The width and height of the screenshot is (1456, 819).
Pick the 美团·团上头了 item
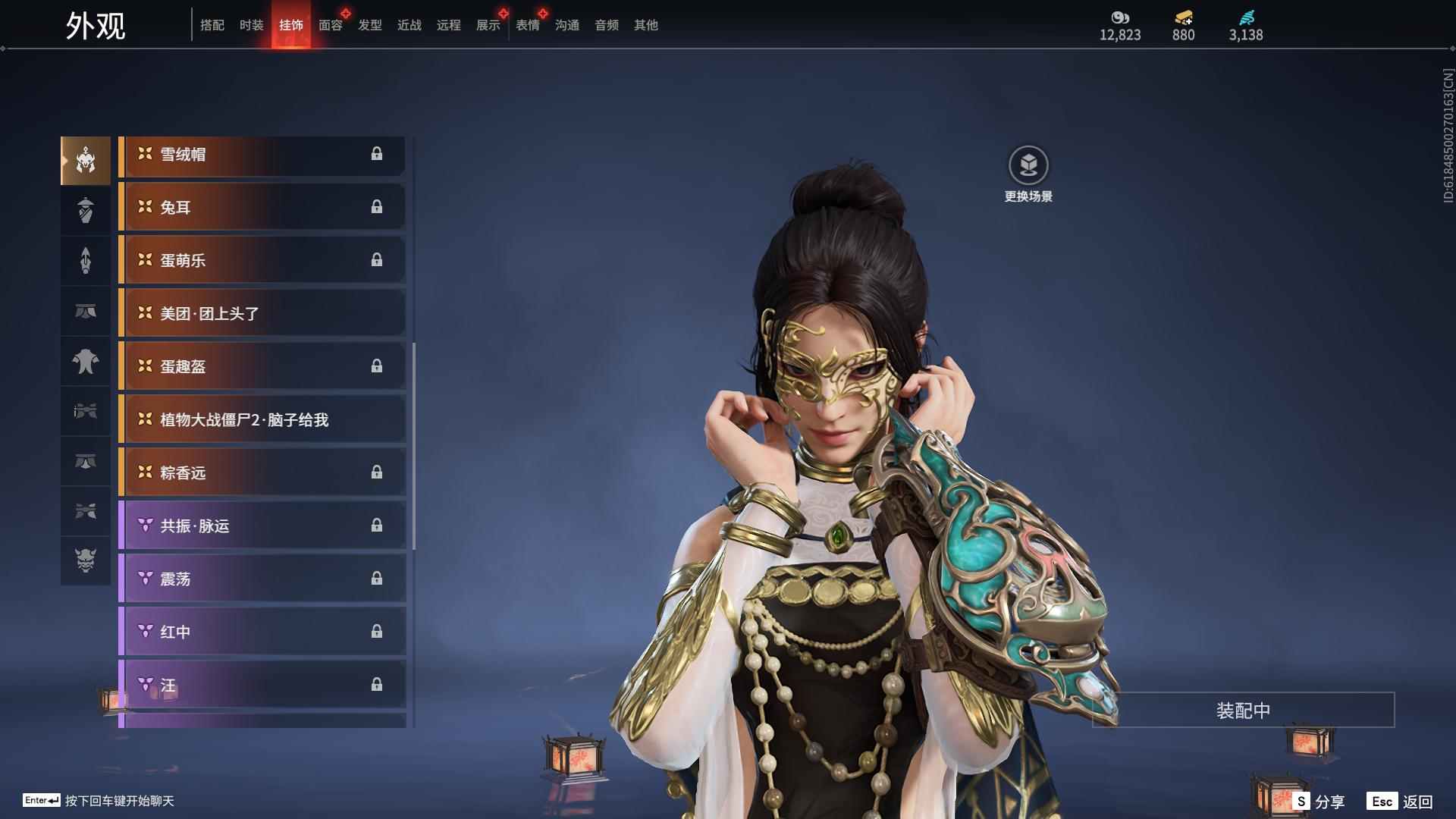[262, 314]
